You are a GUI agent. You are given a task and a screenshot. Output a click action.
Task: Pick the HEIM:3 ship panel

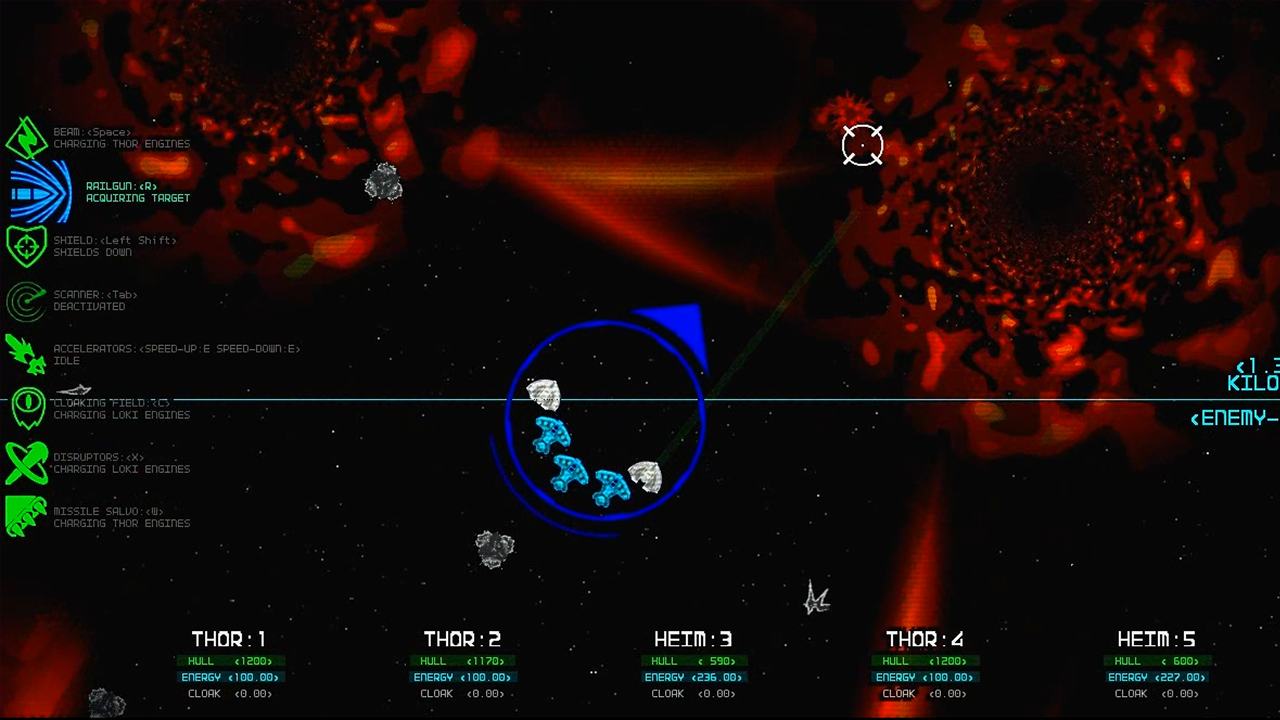(x=693, y=664)
